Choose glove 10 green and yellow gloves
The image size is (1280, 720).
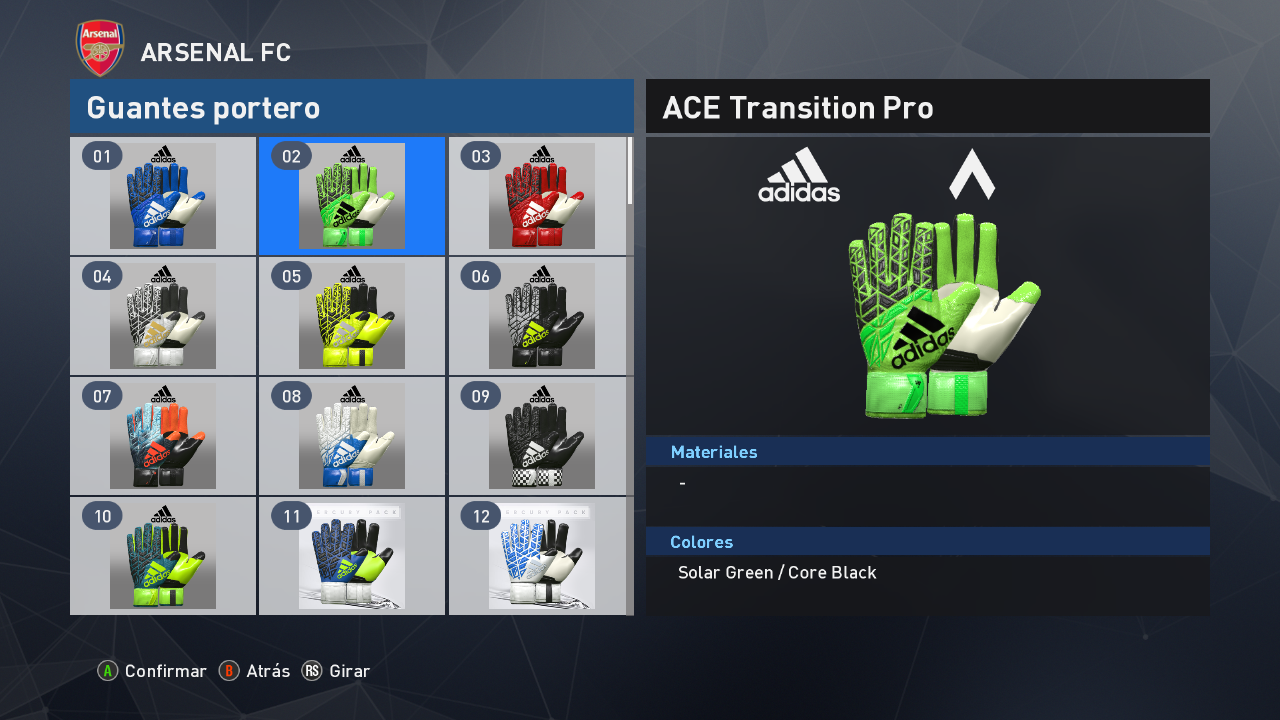(163, 556)
